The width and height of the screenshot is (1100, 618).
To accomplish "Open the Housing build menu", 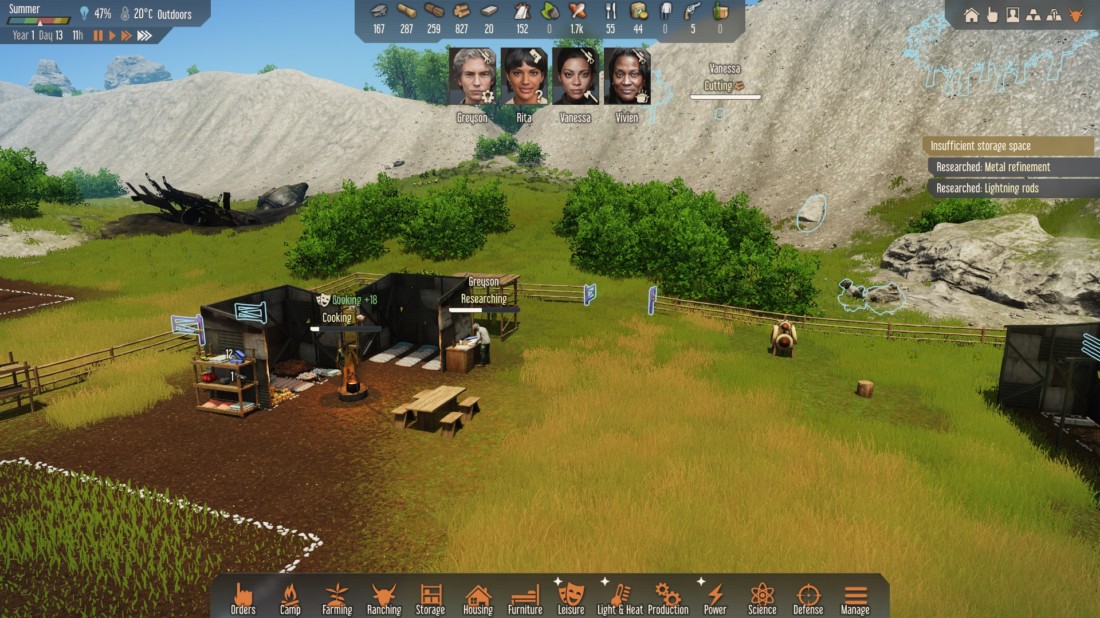I will [x=478, y=597].
